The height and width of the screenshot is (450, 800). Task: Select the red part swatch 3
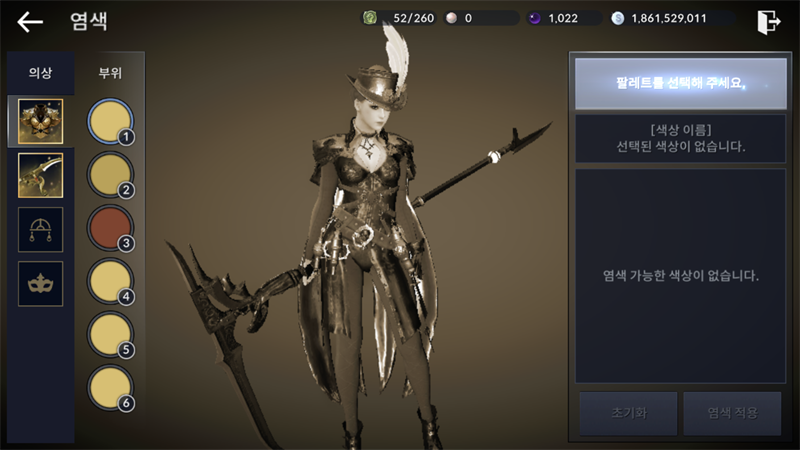coord(110,229)
